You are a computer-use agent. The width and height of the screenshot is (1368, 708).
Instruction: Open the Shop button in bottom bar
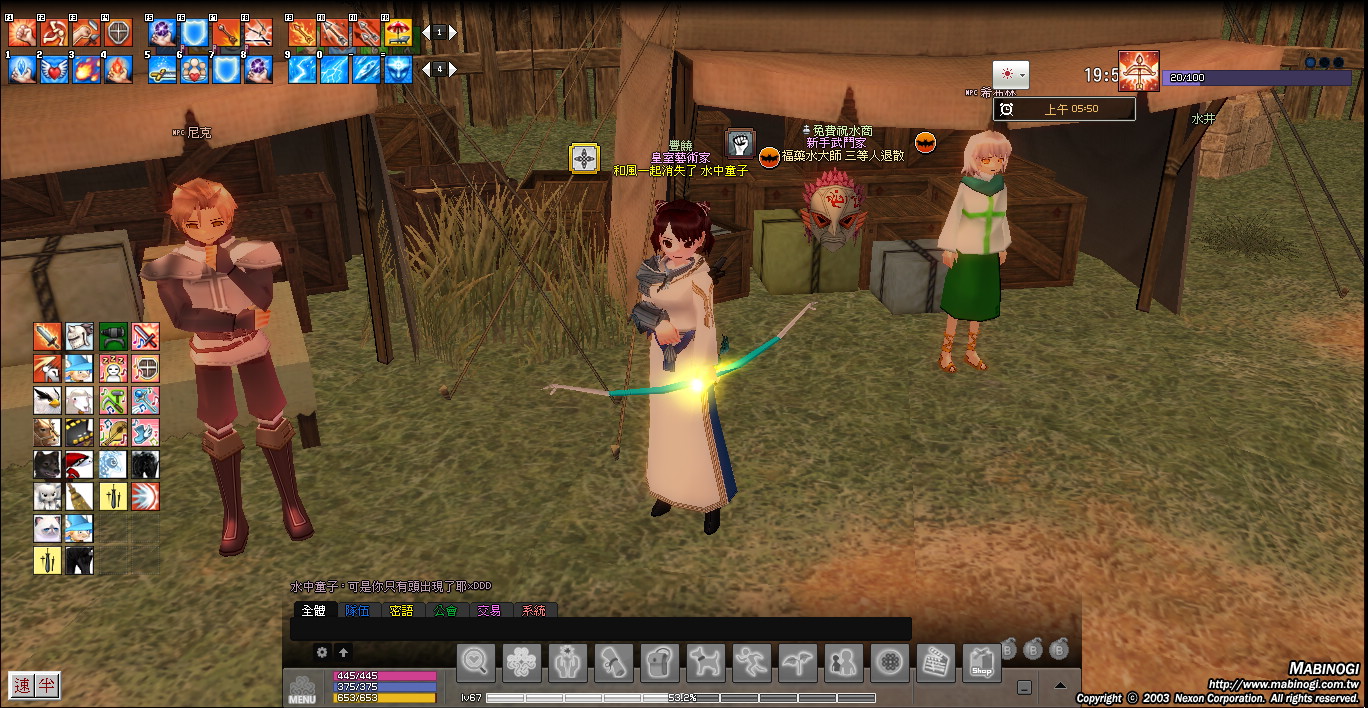pyautogui.click(x=981, y=663)
